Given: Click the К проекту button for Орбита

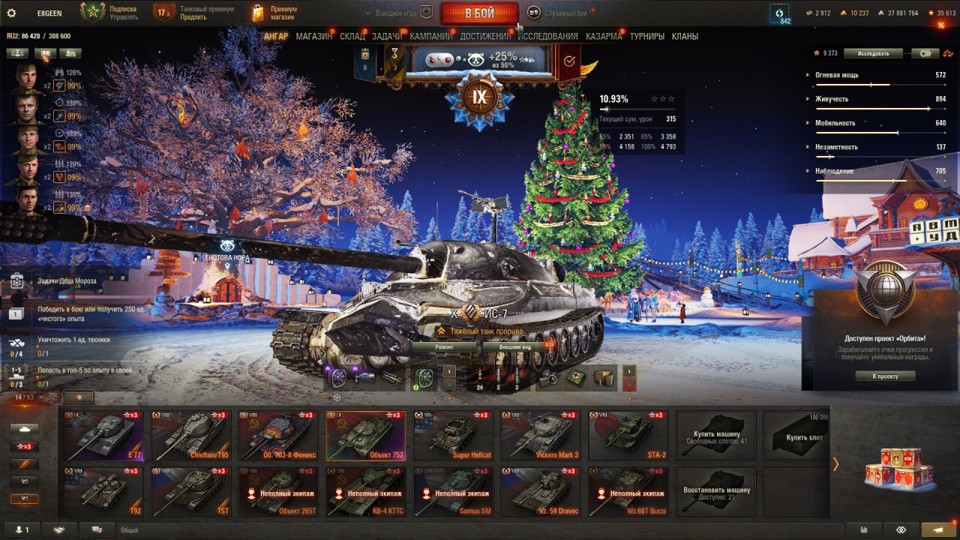Looking at the screenshot, I should click(886, 376).
